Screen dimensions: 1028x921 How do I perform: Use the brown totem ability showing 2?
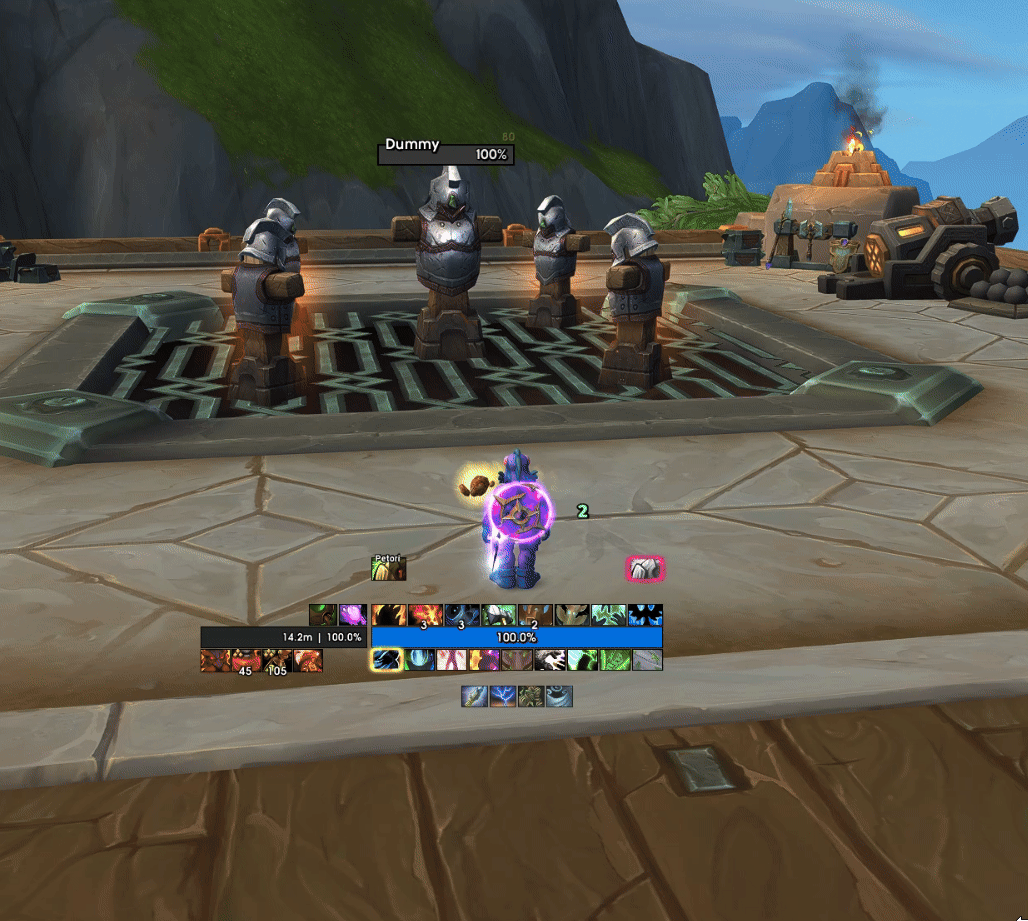click(x=535, y=615)
